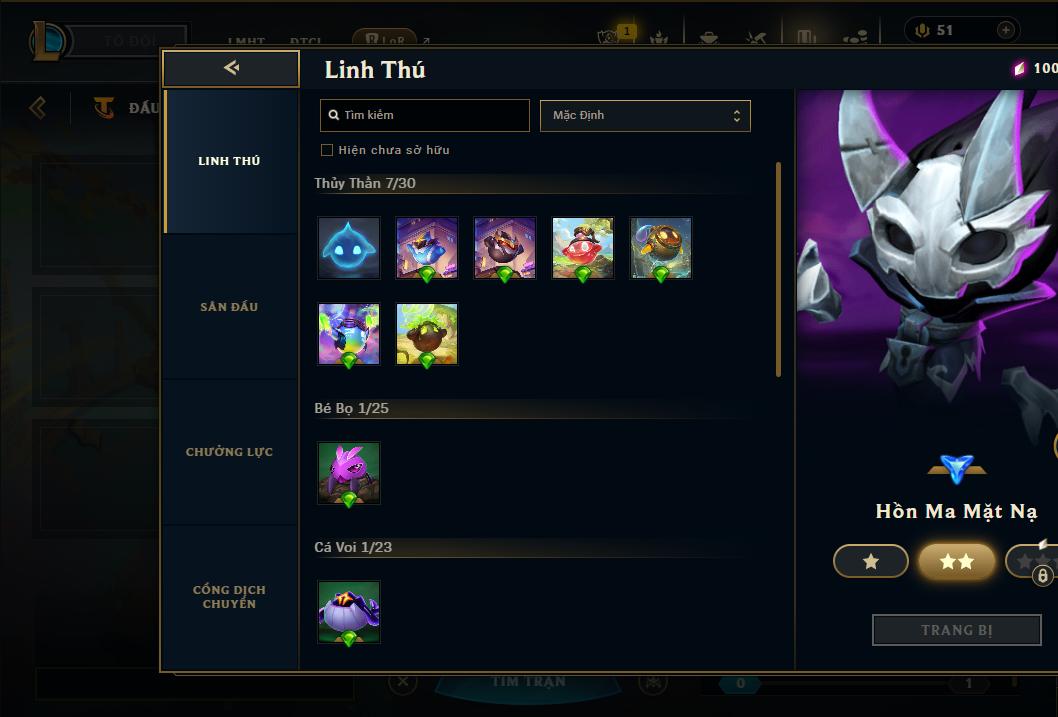Toggle the Hiện chưa sở hữu checkbox
This screenshot has height=717, width=1058.
coord(327,150)
